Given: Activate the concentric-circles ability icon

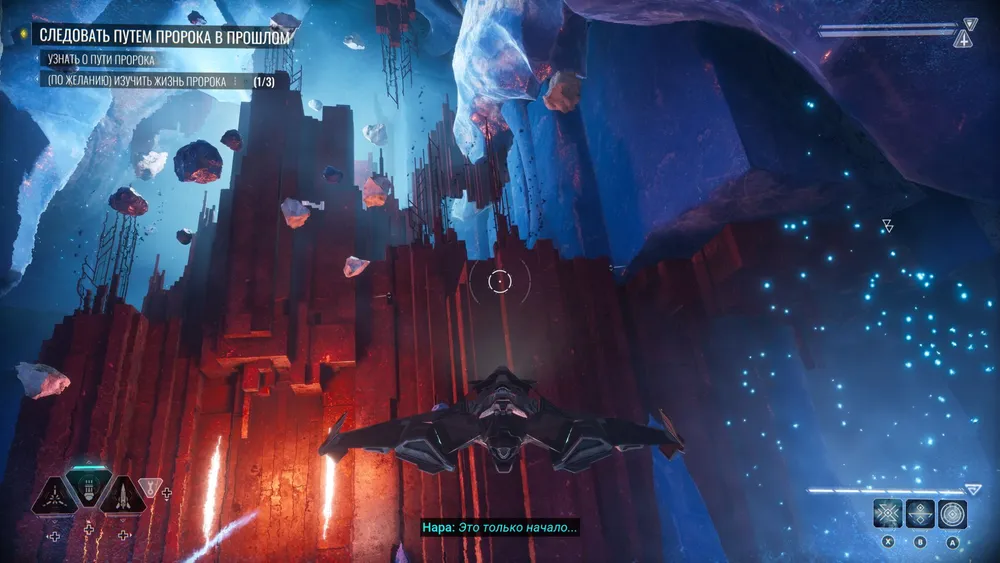Looking at the screenshot, I should [953, 513].
